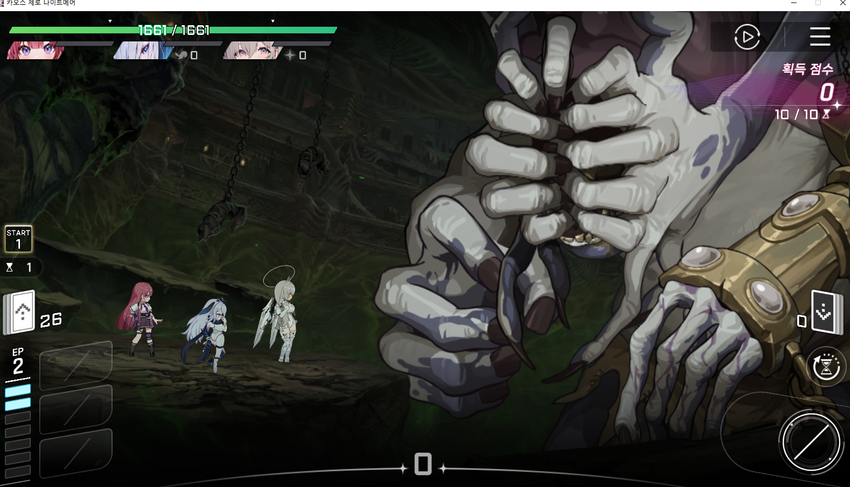This screenshot has width=850, height=487.
Task: Activate the large circular slashed button
Action: 808,441
